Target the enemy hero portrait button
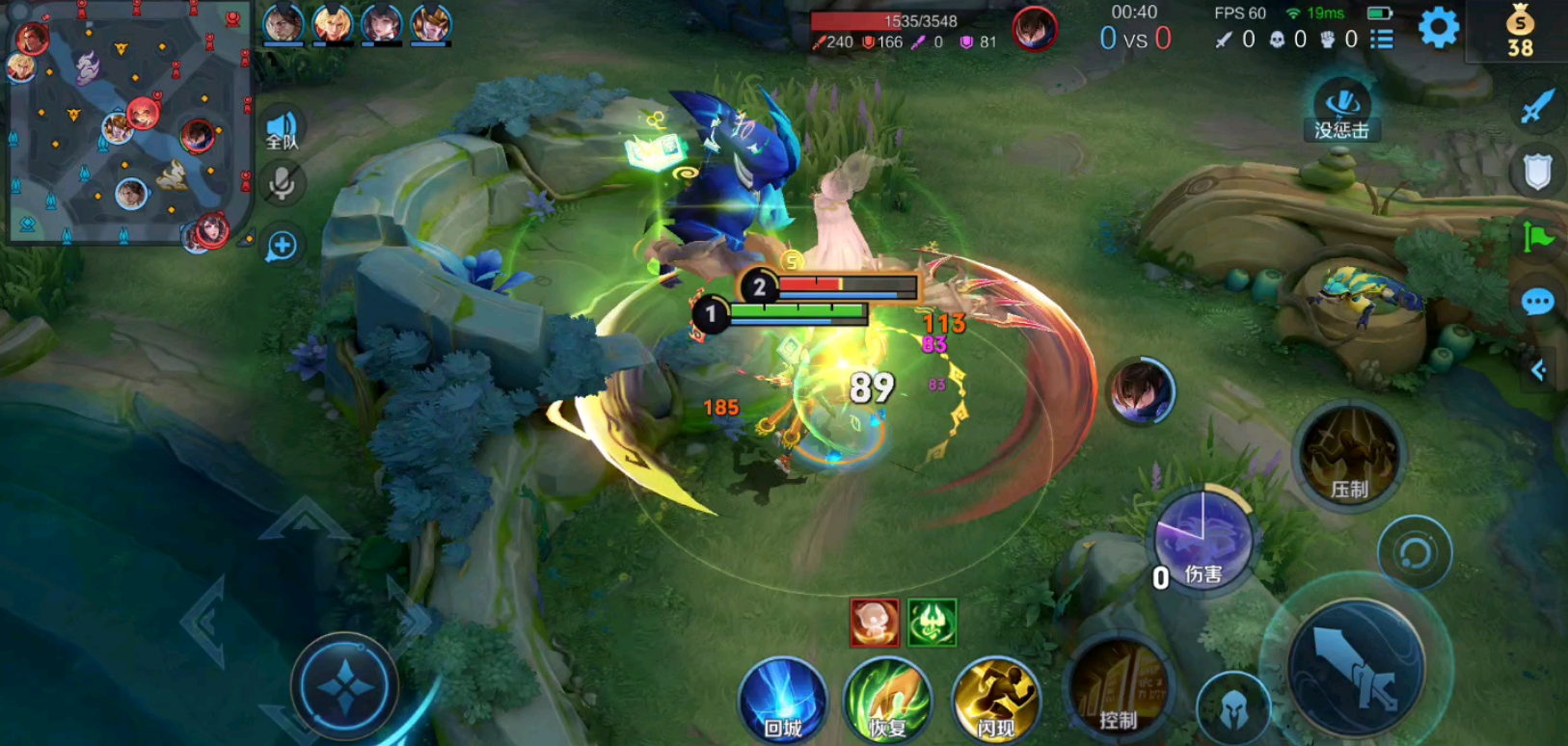1568x746 pixels. click(1141, 391)
